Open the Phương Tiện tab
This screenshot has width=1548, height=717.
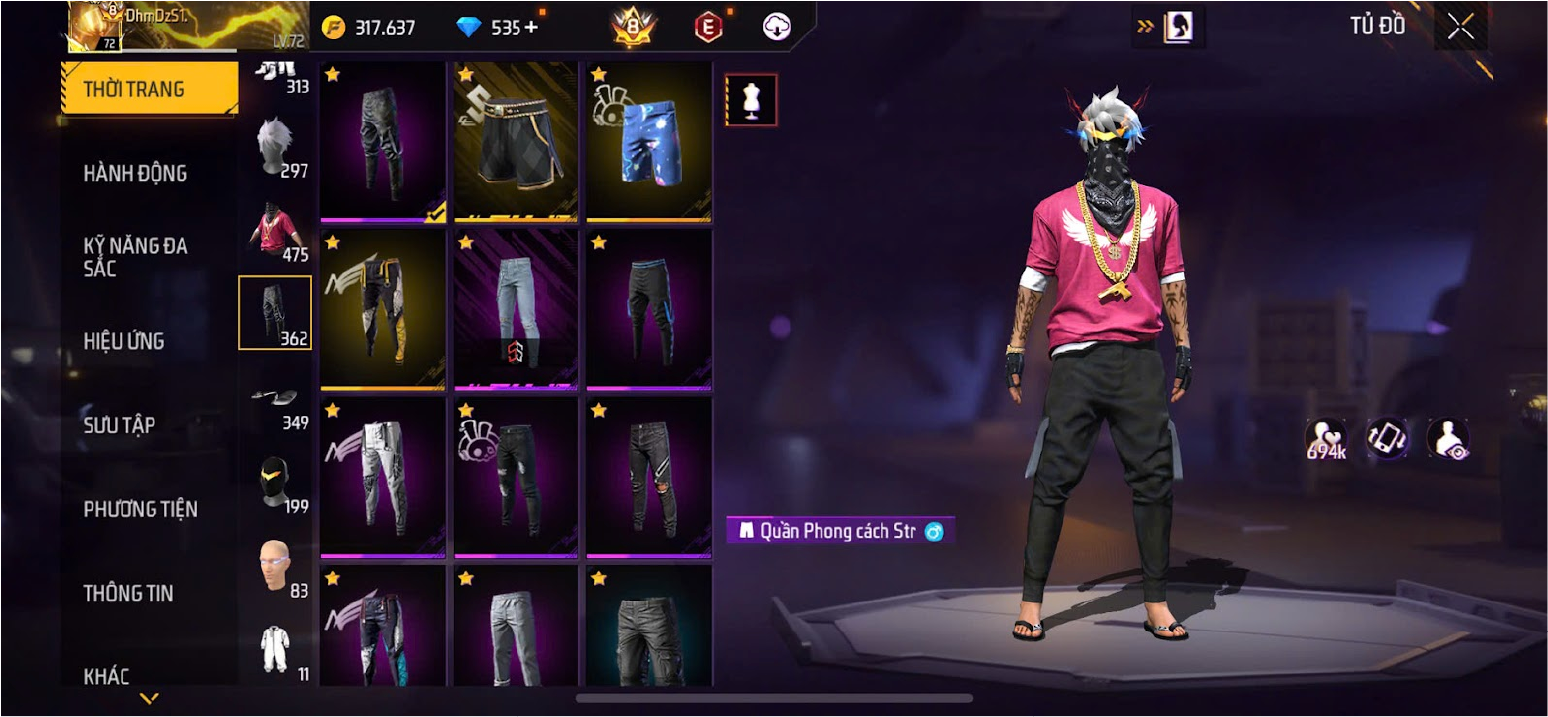click(x=140, y=509)
